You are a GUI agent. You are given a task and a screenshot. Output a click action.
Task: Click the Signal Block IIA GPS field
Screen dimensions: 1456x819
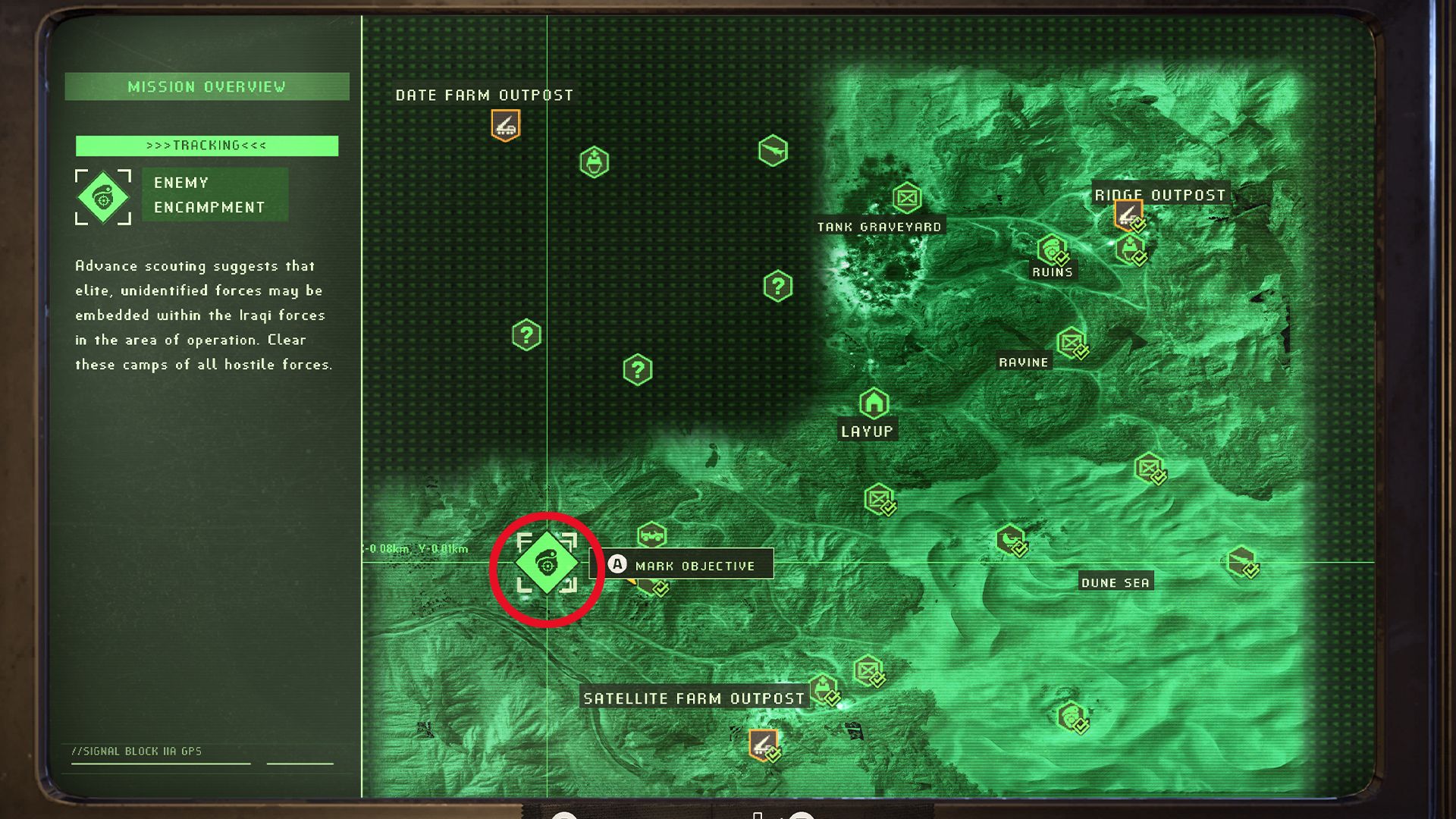[136, 751]
